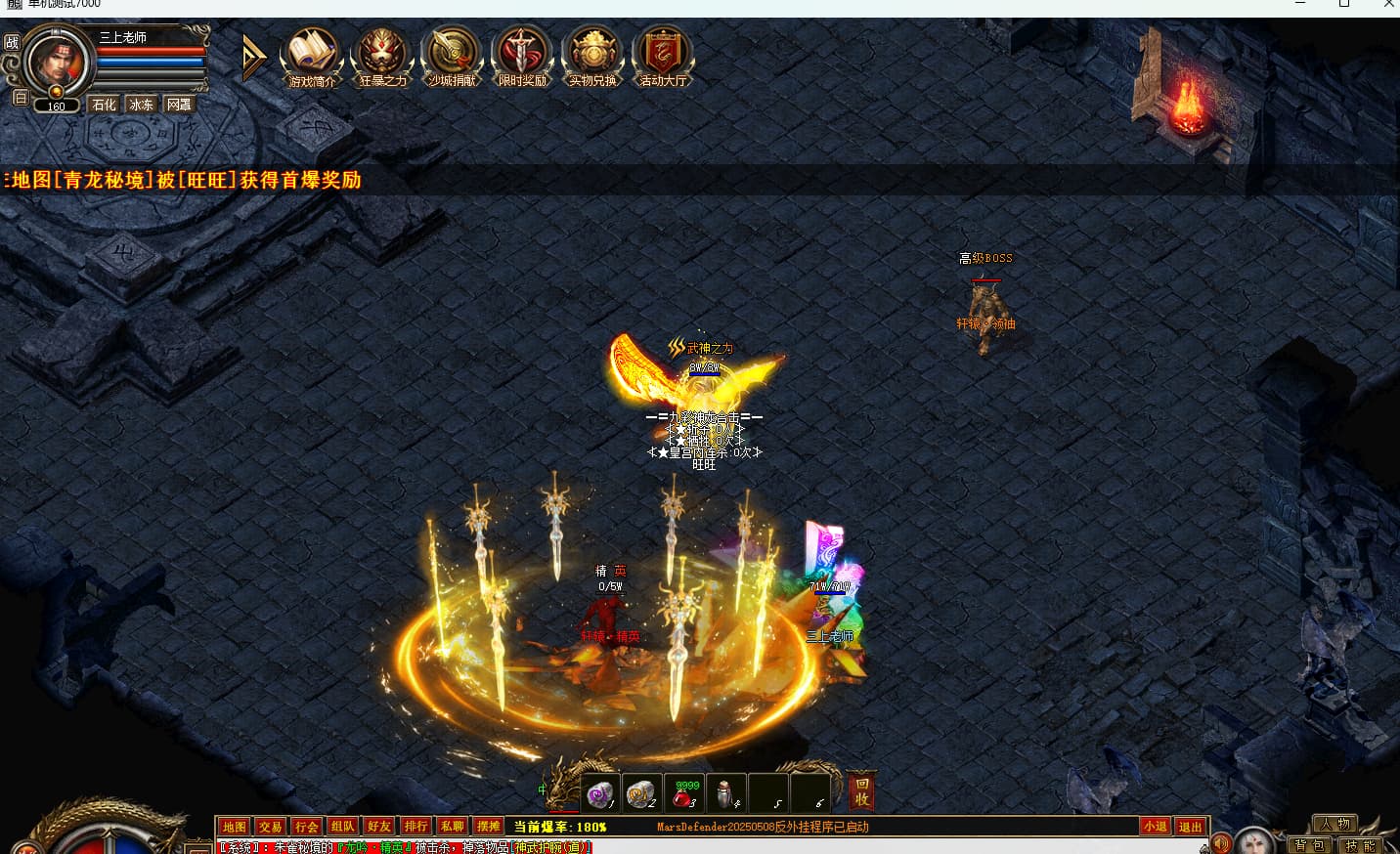This screenshot has height=854, width=1400.
Task: Open the 人物 character button
Action: (x=1335, y=824)
